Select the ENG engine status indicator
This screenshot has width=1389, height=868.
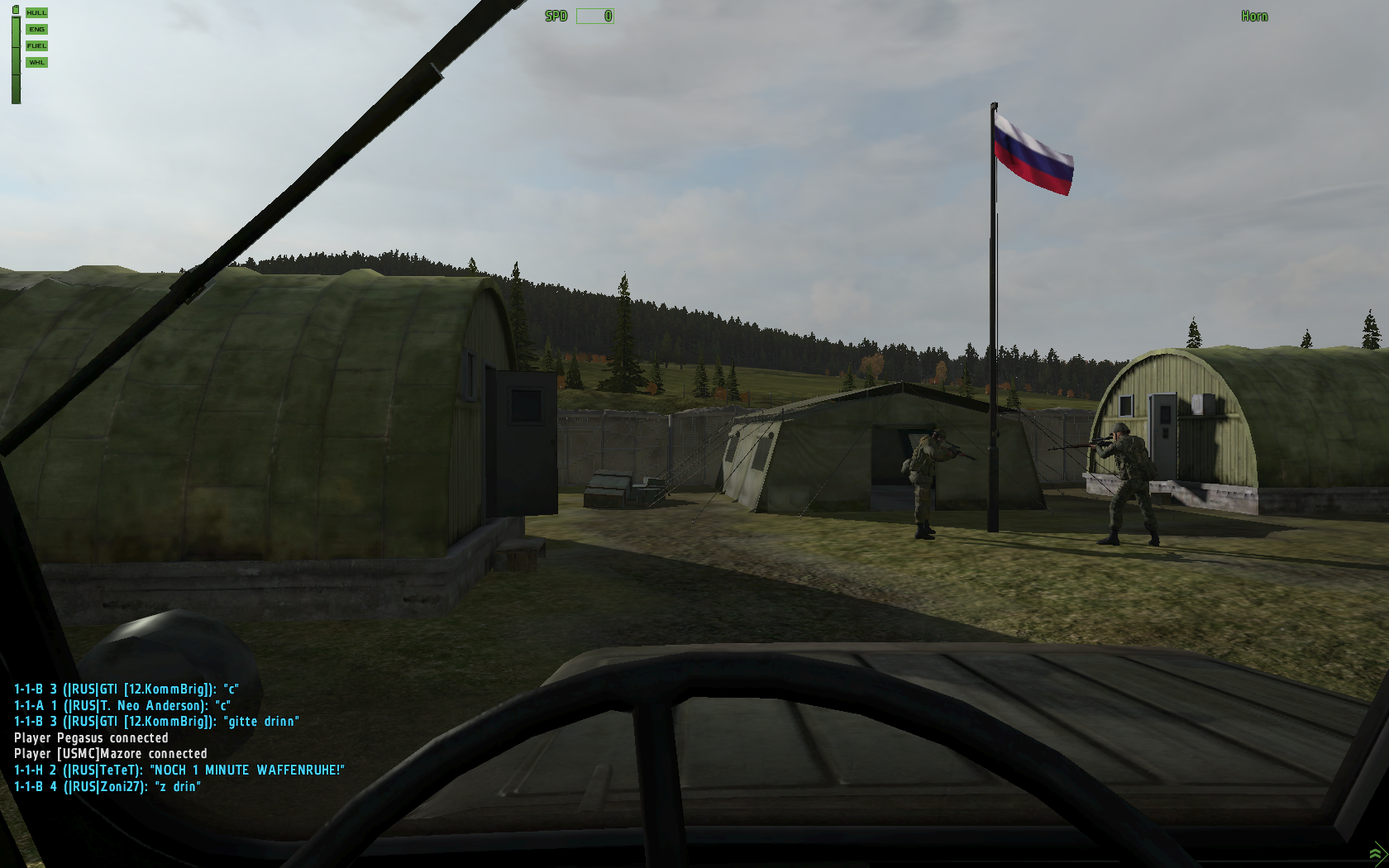click(36, 30)
